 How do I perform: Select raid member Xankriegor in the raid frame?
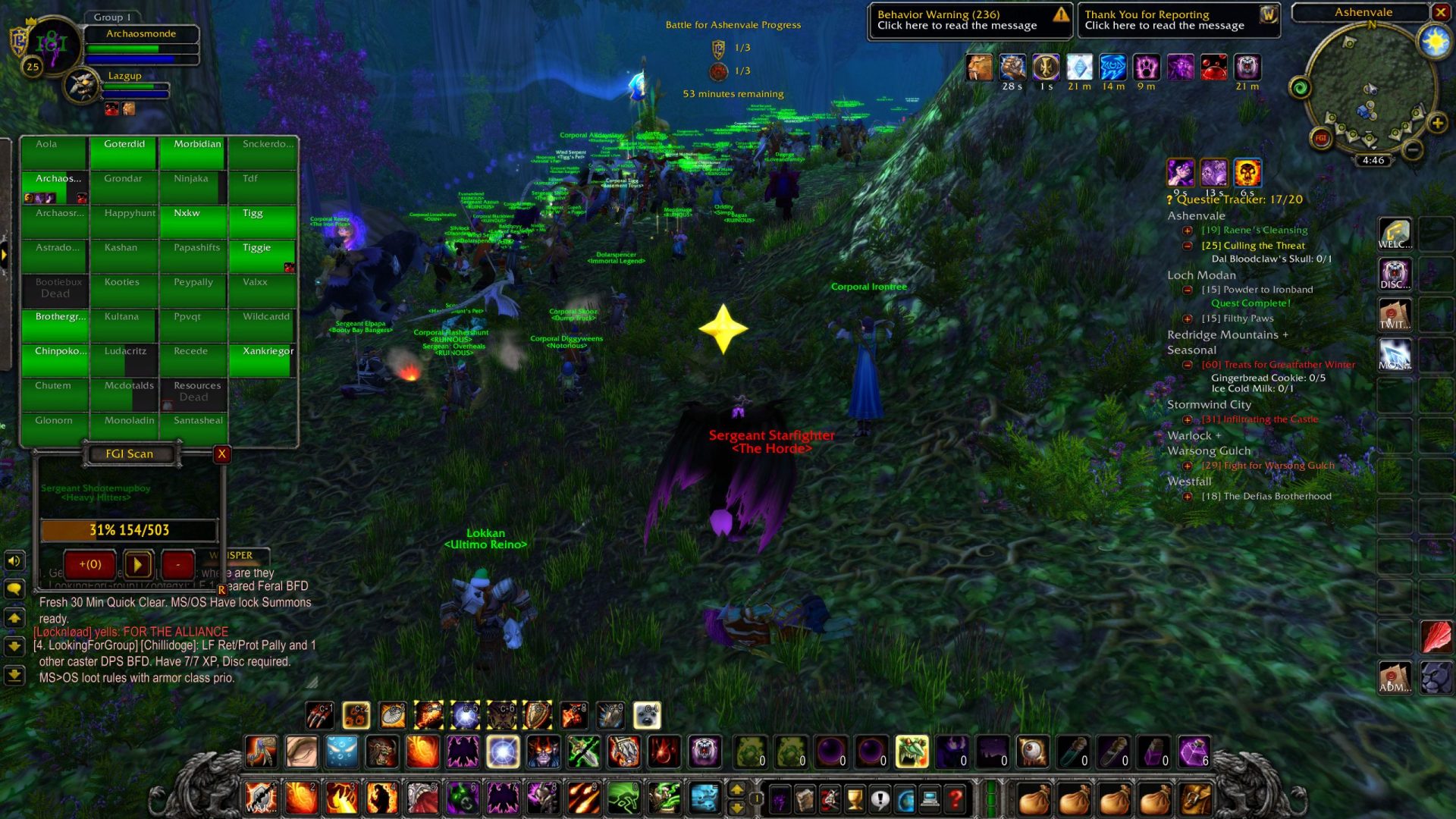[x=262, y=359]
